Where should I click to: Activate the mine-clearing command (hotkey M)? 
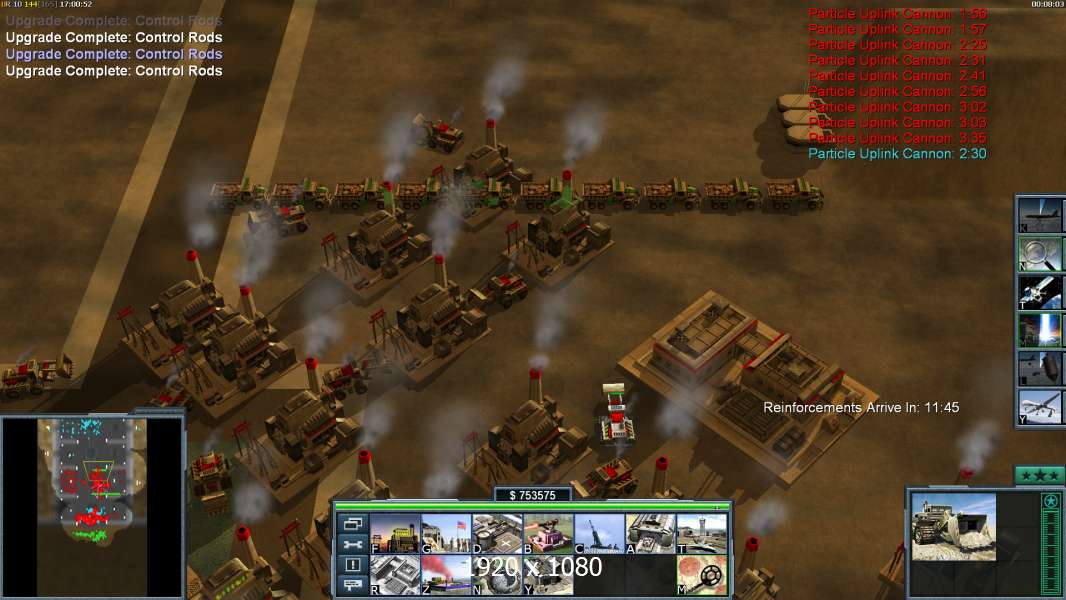tap(701, 575)
